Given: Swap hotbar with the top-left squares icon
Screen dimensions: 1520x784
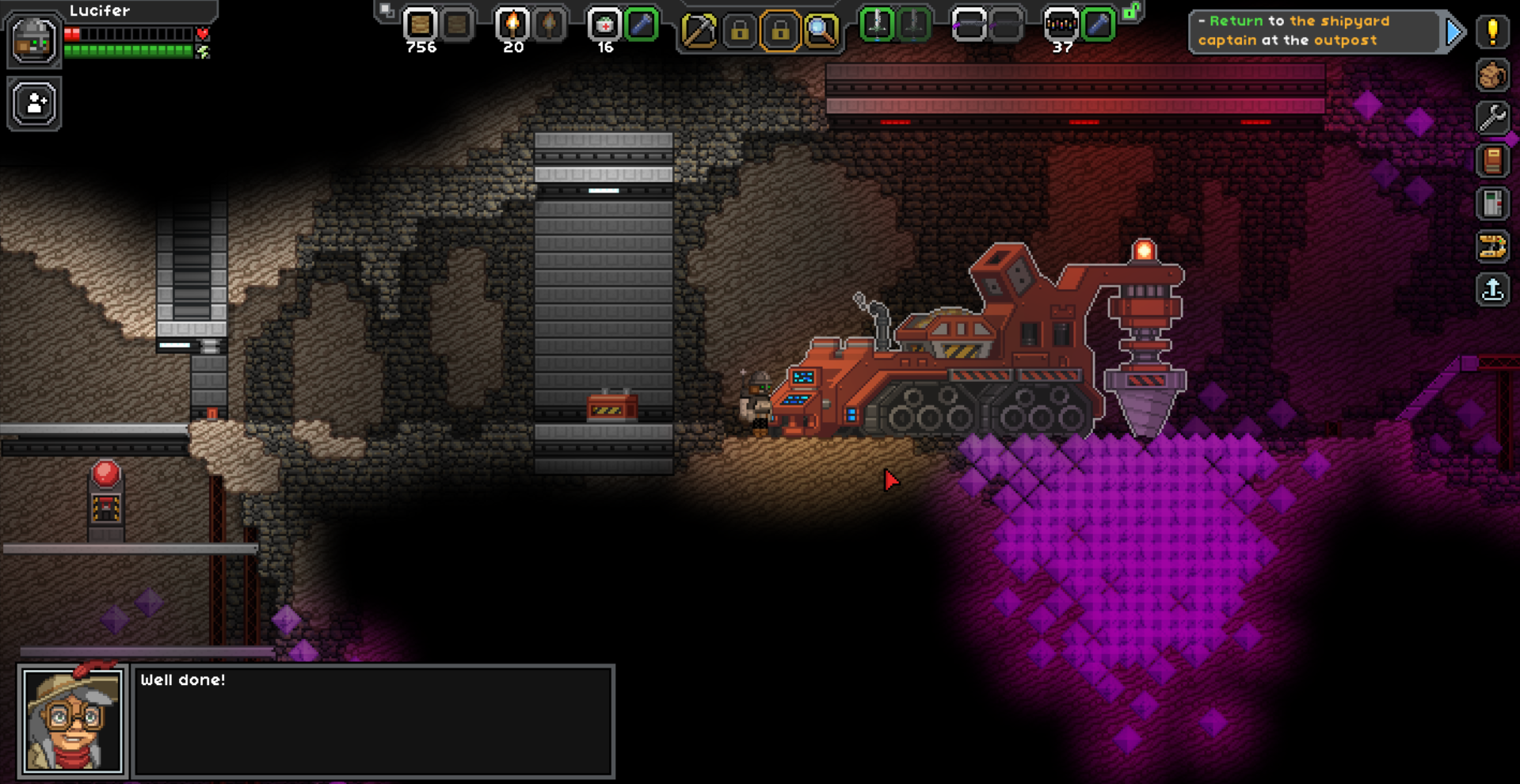Looking at the screenshot, I should coord(386,10).
